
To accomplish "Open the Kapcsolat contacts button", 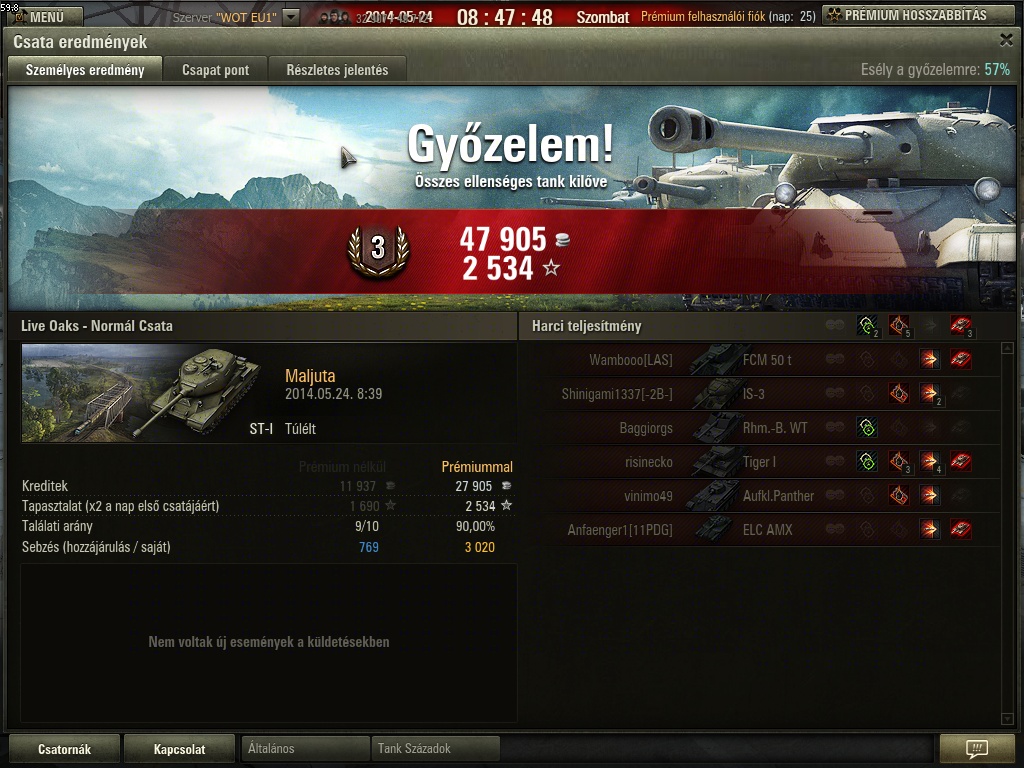I will click(x=179, y=749).
